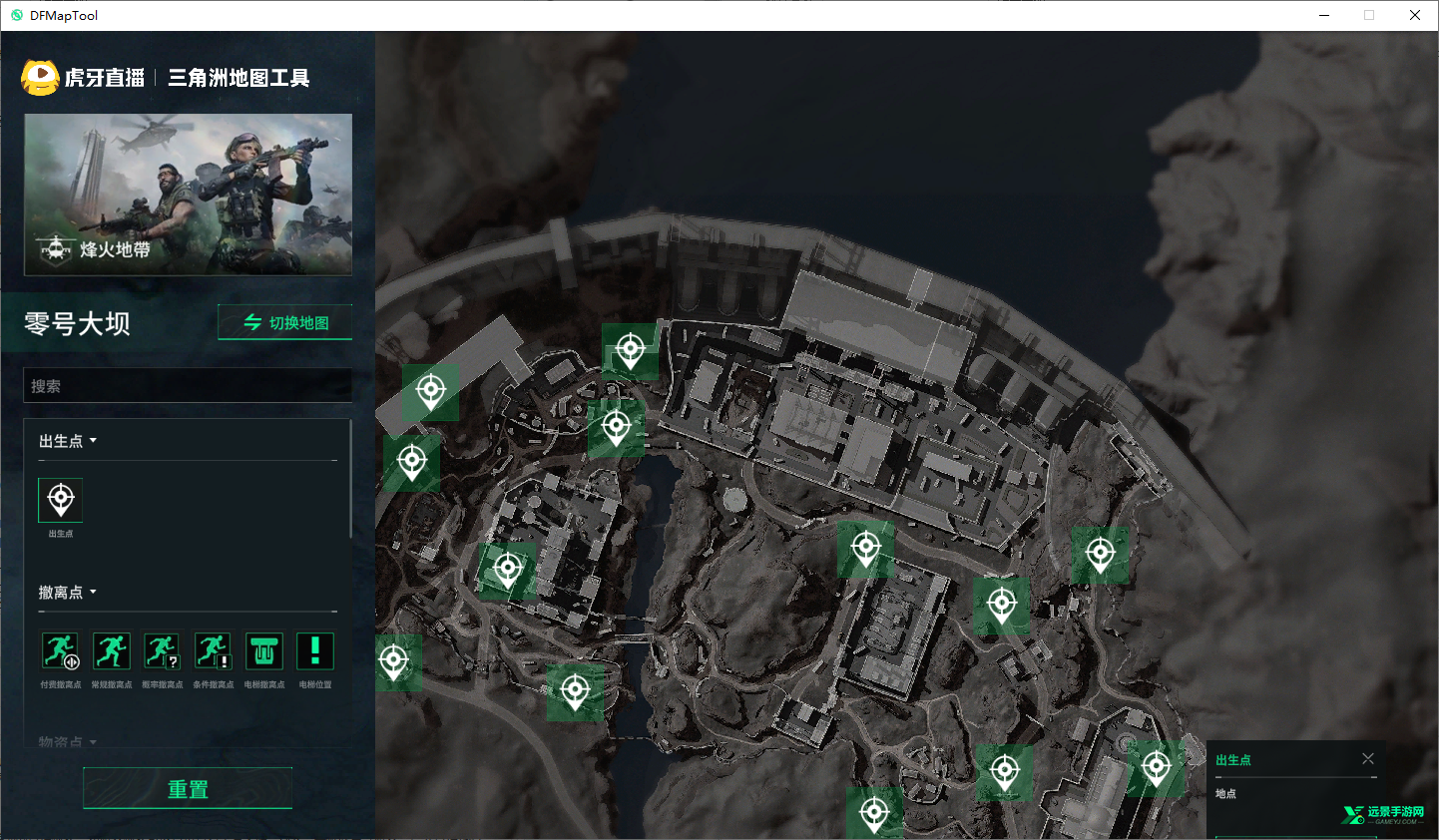Toggle 概率撤离点 question-mark extraction filter
The height and width of the screenshot is (840, 1439).
(162, 651)
